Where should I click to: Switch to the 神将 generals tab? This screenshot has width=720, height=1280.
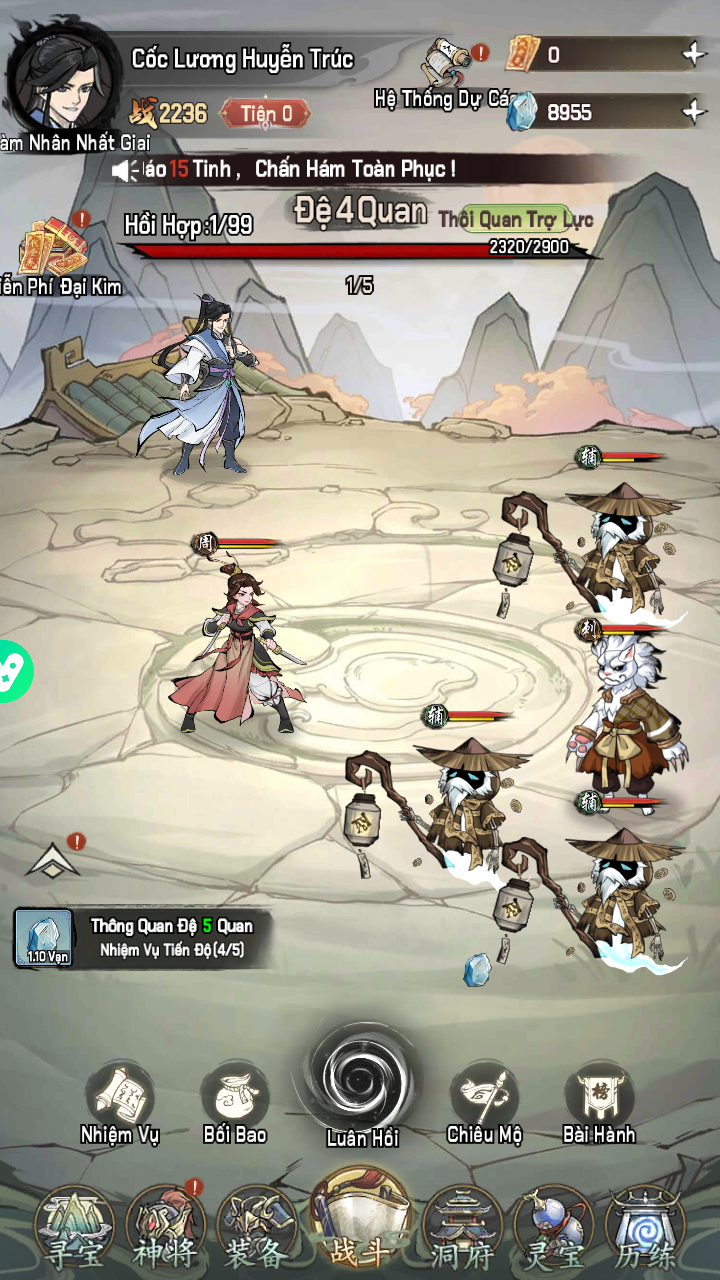coord(164,1230)
